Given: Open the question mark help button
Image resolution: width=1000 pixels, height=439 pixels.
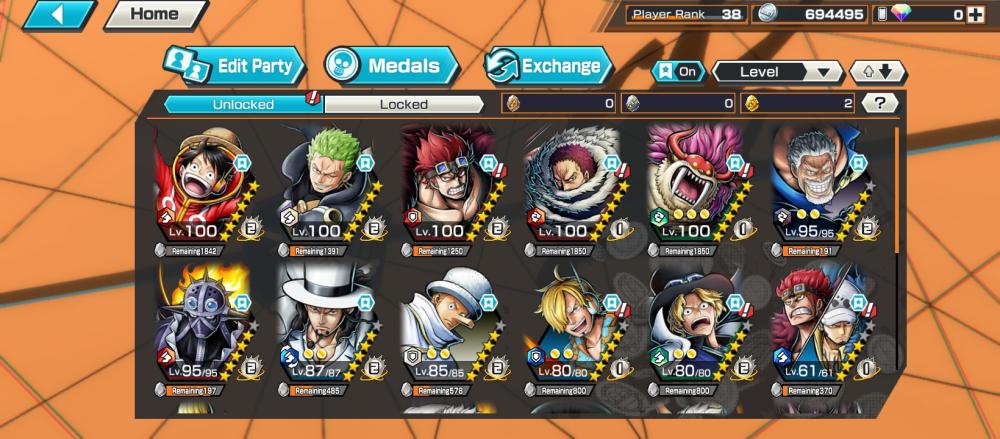Looking at the screenshot, I should (879, 103).
